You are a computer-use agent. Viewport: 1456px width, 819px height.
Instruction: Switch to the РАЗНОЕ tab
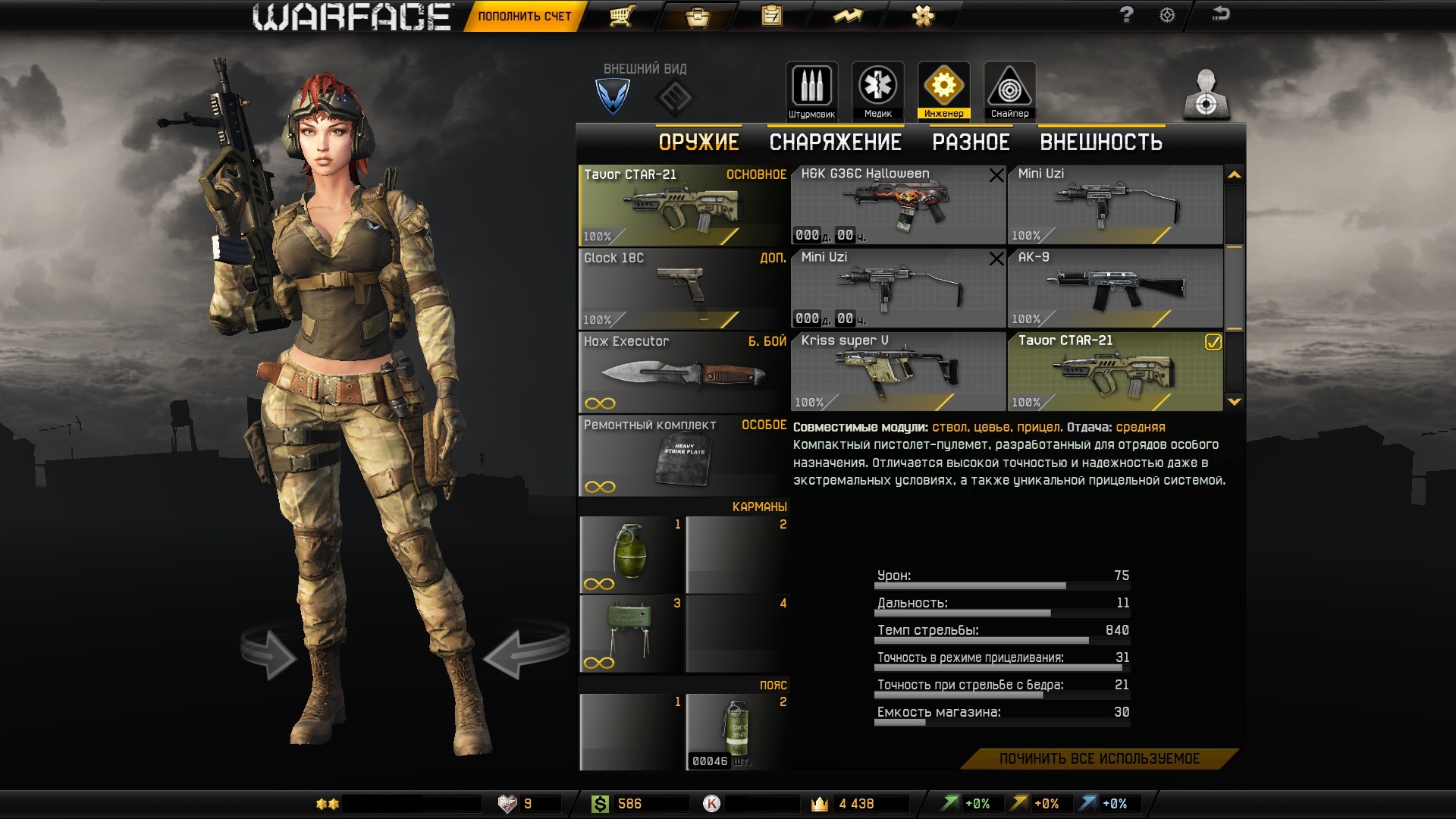(971, 143)
